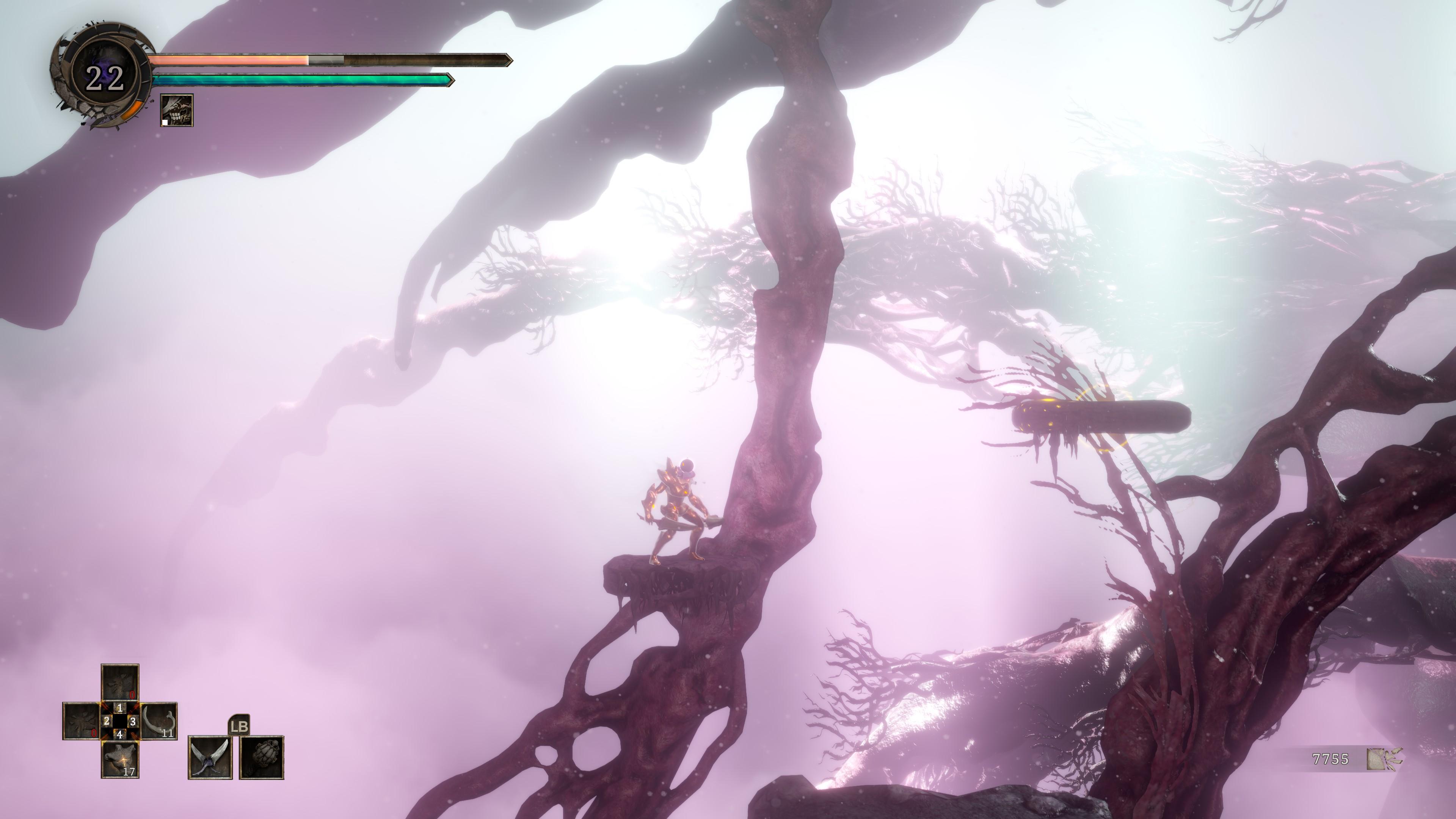Choose the bone fist weapon slot
The image size is (1456, 819).
pyautogui.click(x=262, y=757)
